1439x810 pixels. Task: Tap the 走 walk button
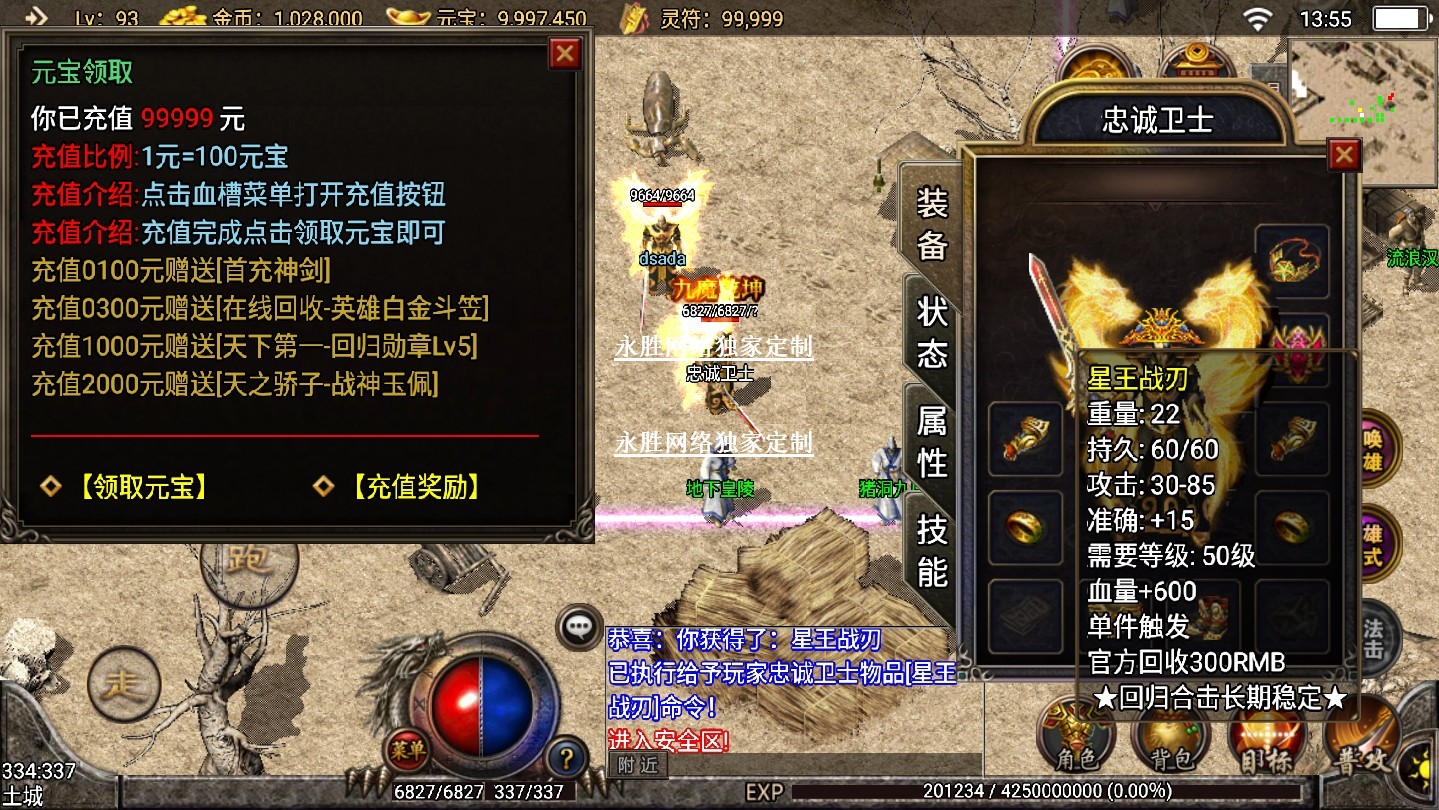(124, 684)
